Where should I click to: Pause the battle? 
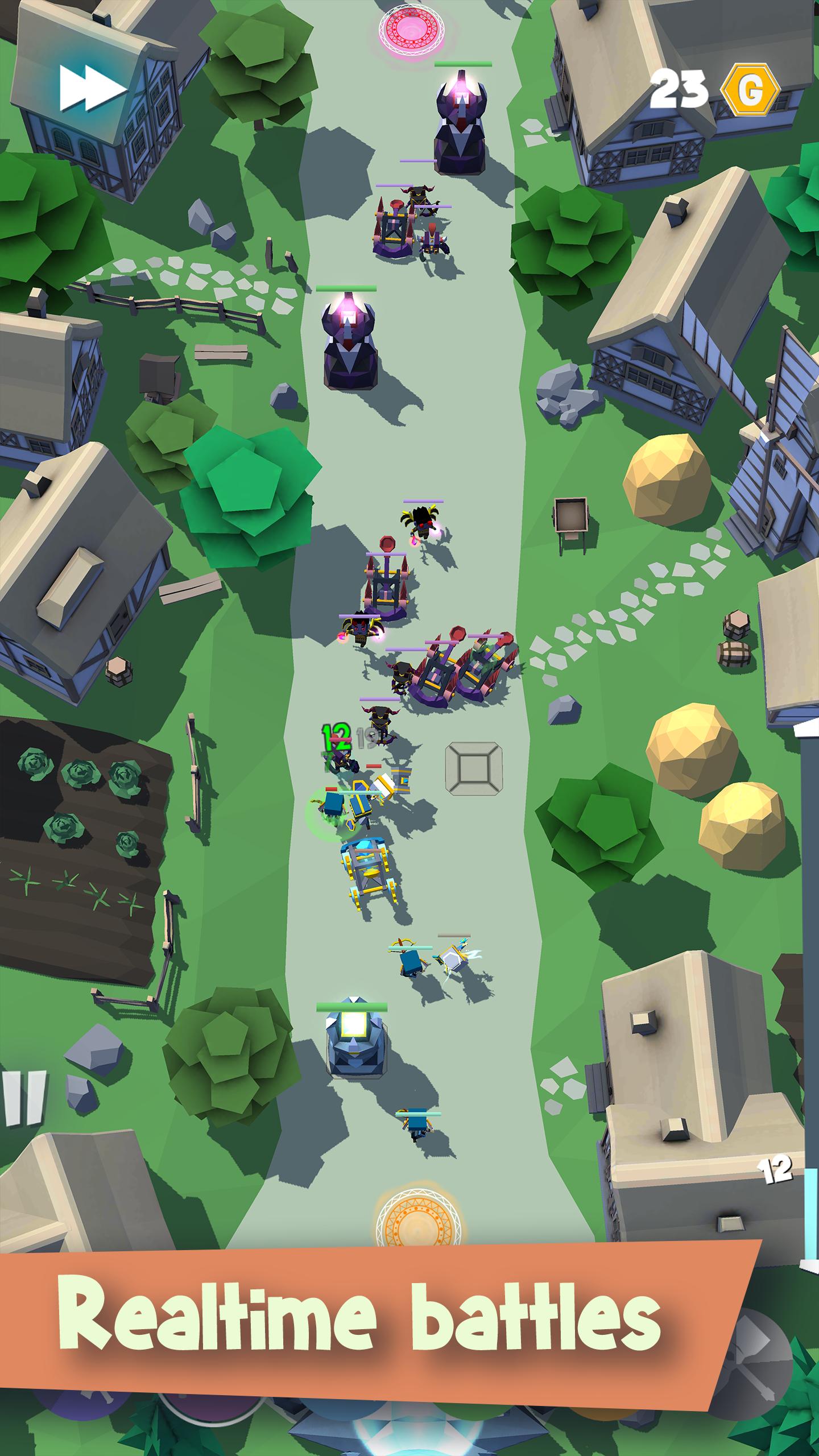pos(23,1098)
